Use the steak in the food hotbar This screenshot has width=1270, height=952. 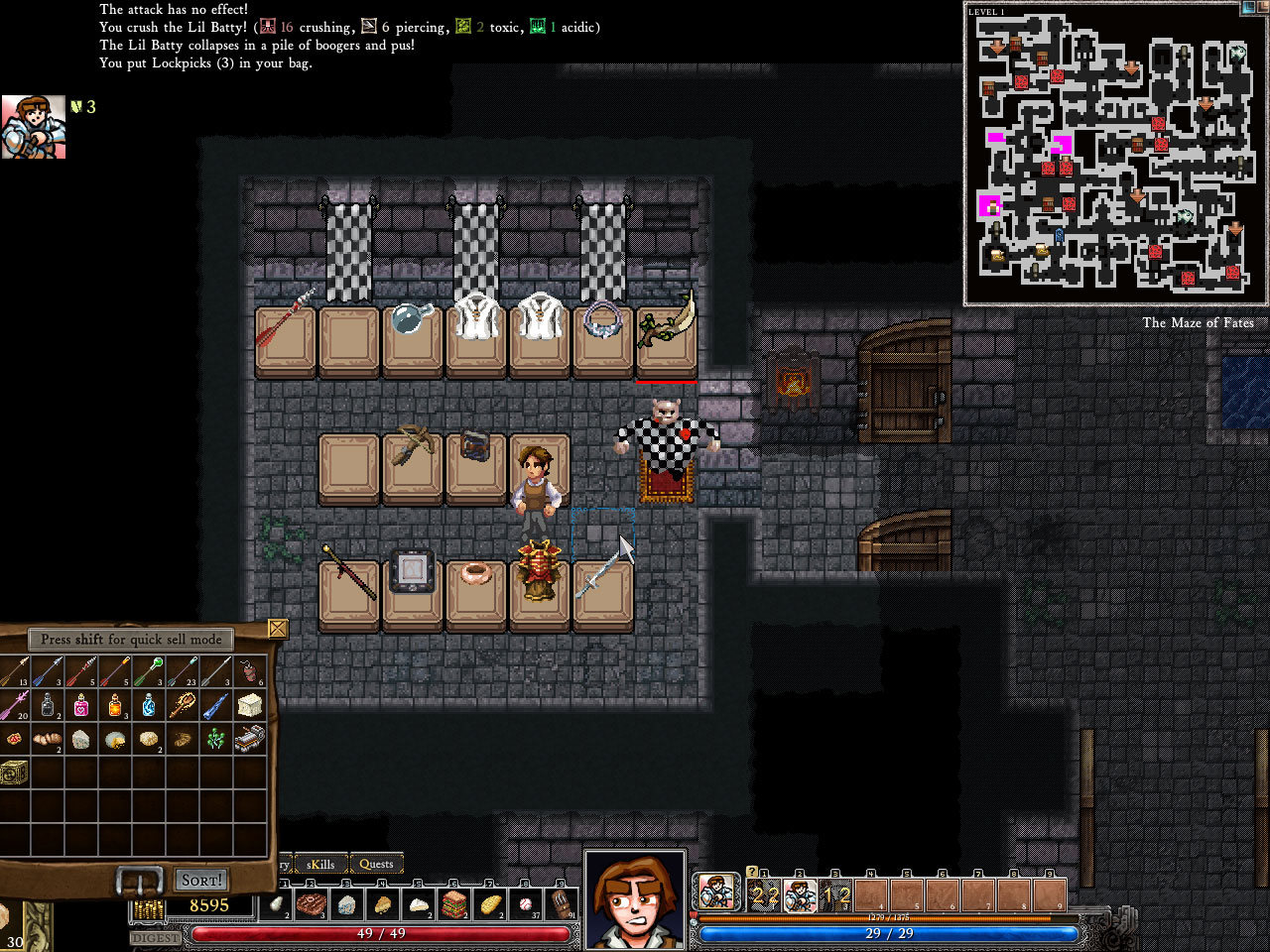tap(312, 903)
